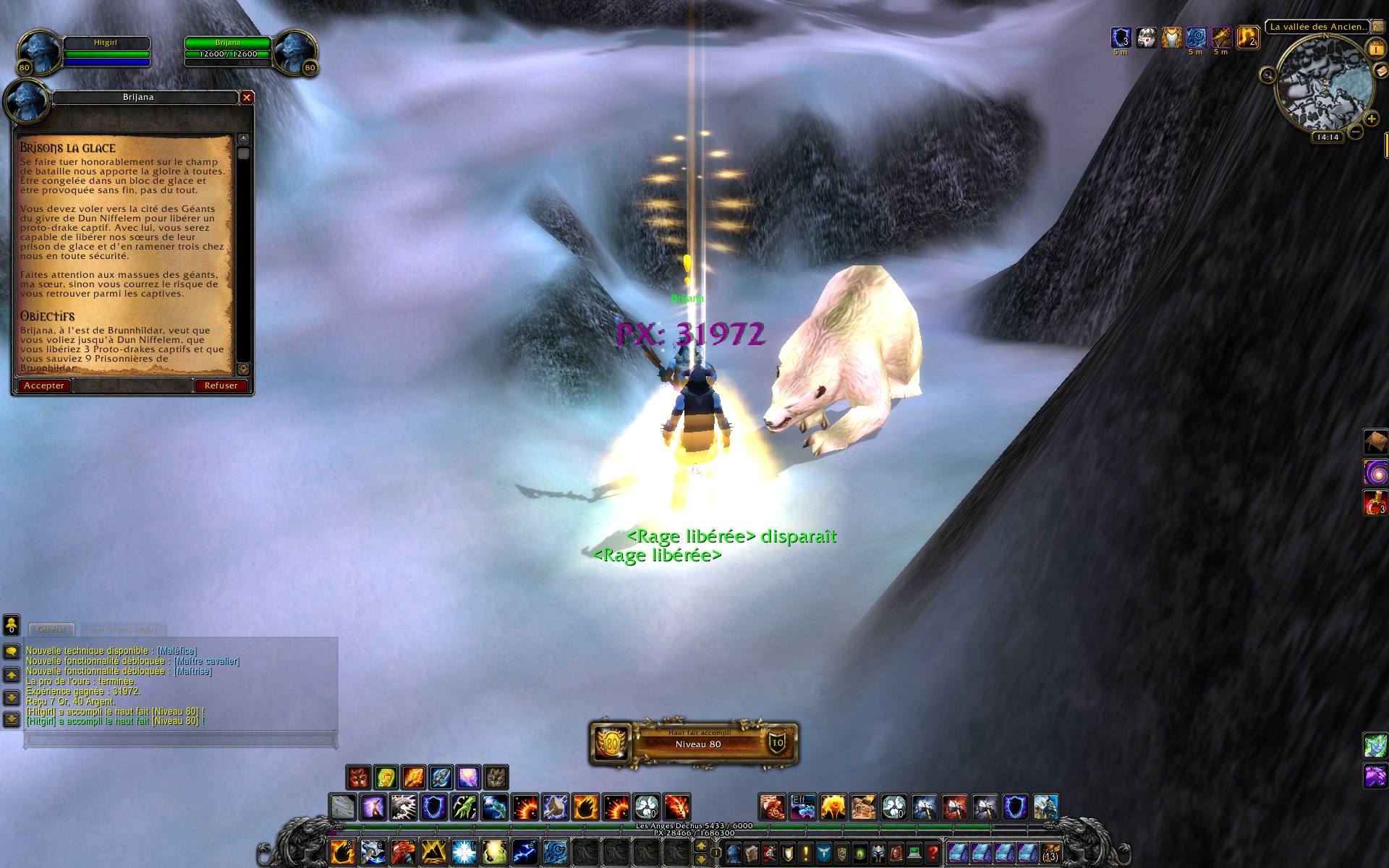Viewport: 1389px width, 868px height.
Task: Open the red question mark help button
Action: click(x=933, y=854)
